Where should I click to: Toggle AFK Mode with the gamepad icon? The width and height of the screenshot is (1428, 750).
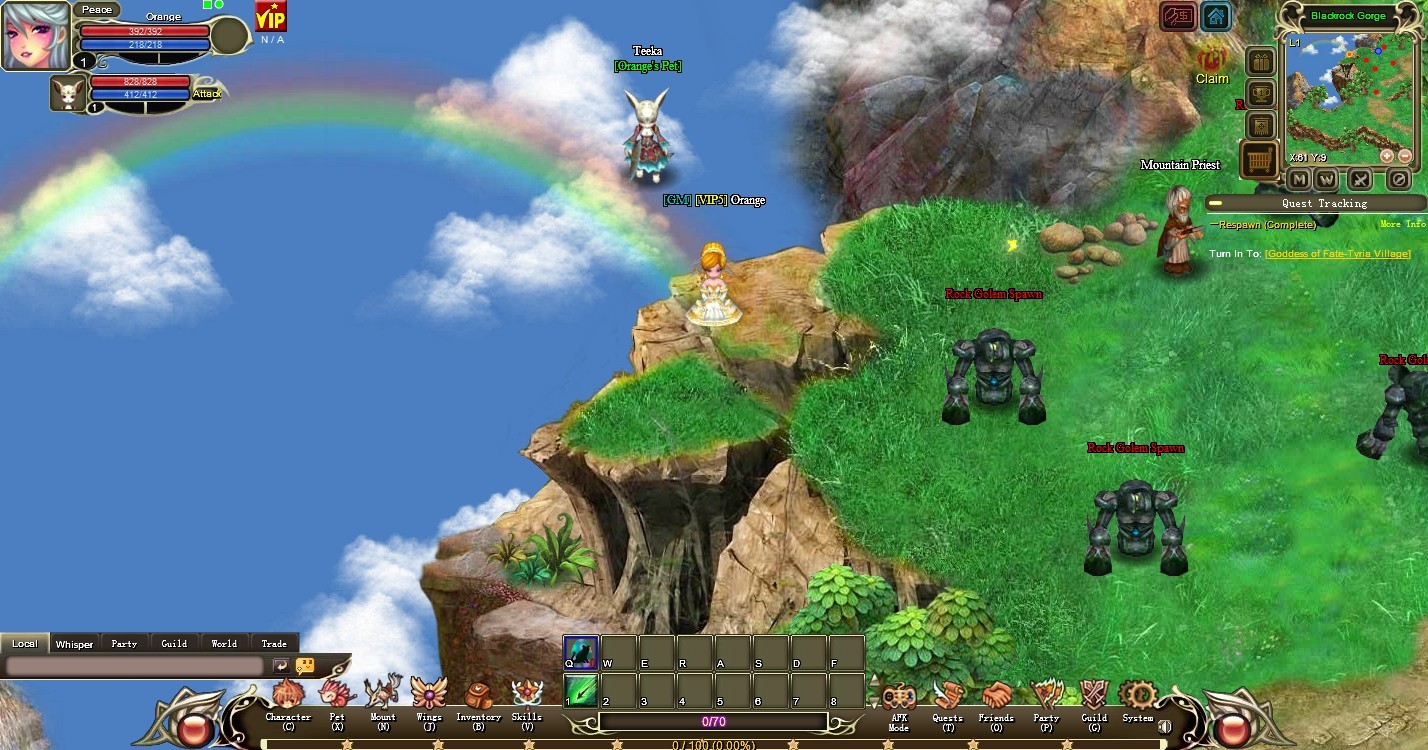[x=898, y=696]
